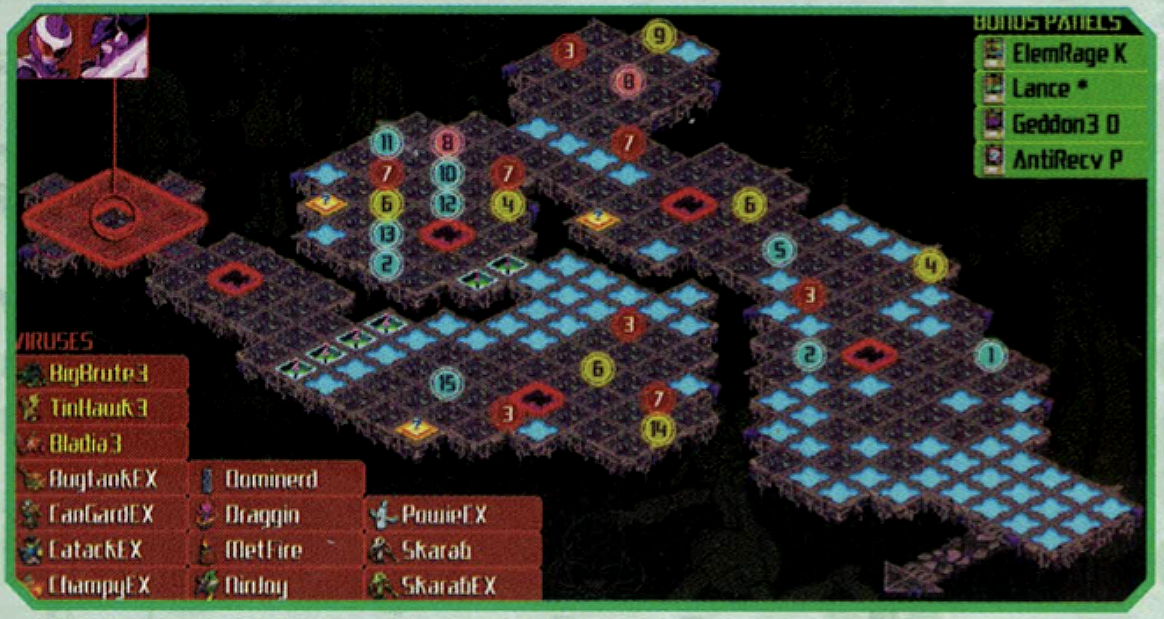Select the BugtankEX virus entry
The width and height of the screenshot is (1164, 619).
coord(102,478)
